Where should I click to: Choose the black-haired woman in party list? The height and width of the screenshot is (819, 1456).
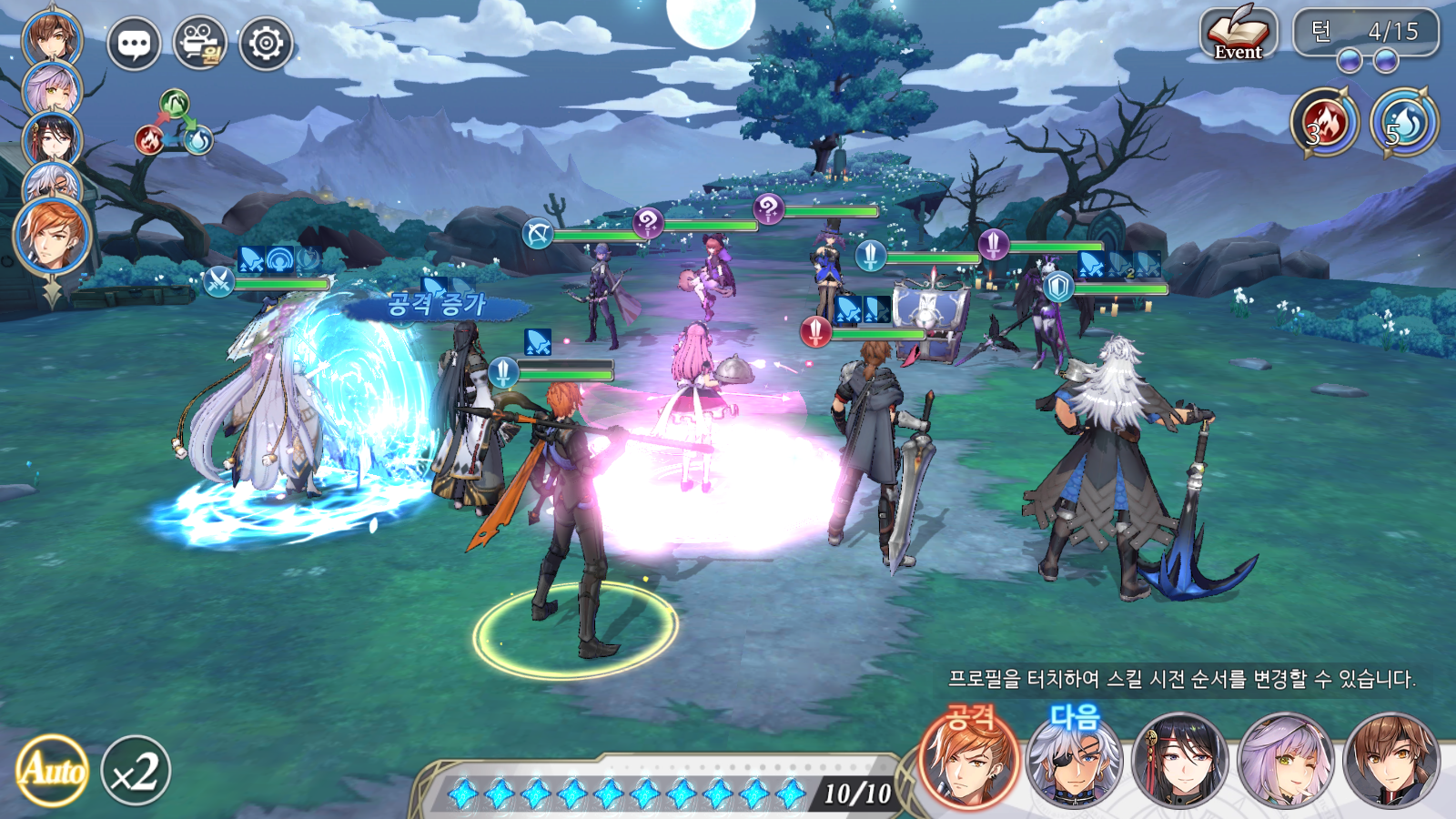(x=51, y=138)
